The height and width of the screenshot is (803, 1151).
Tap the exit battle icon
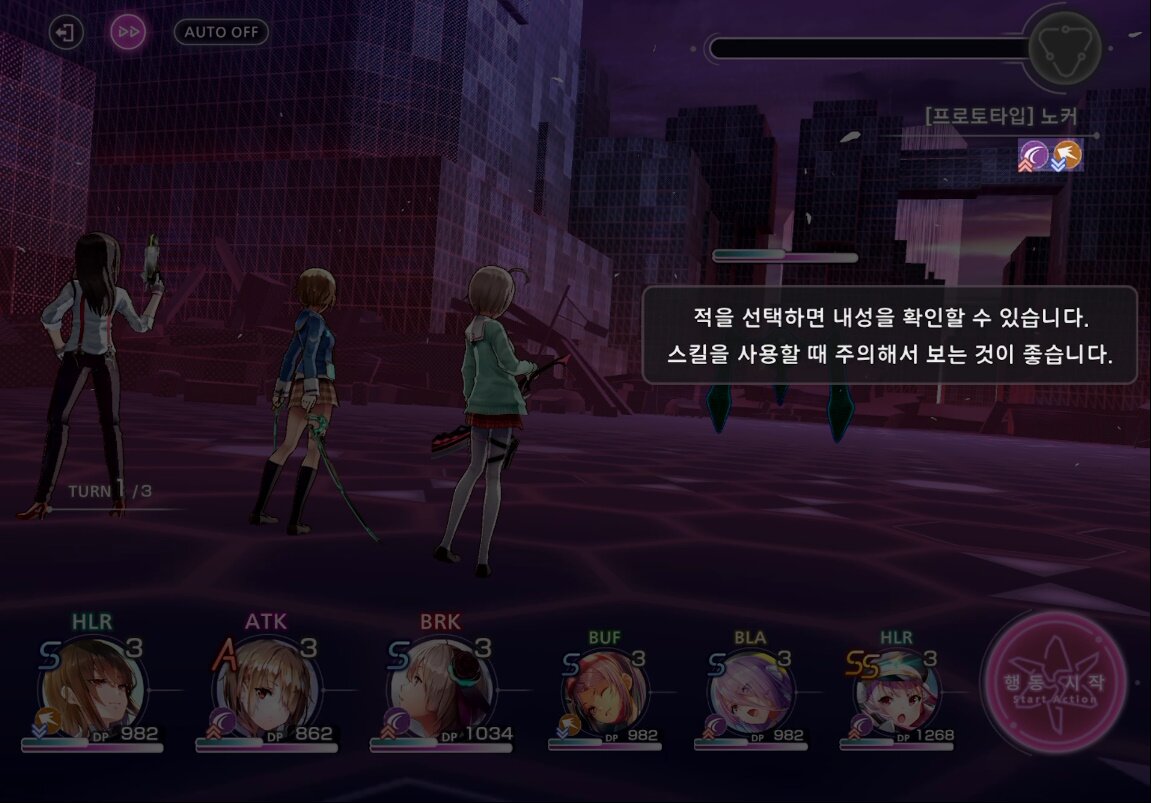coord(64,33)
